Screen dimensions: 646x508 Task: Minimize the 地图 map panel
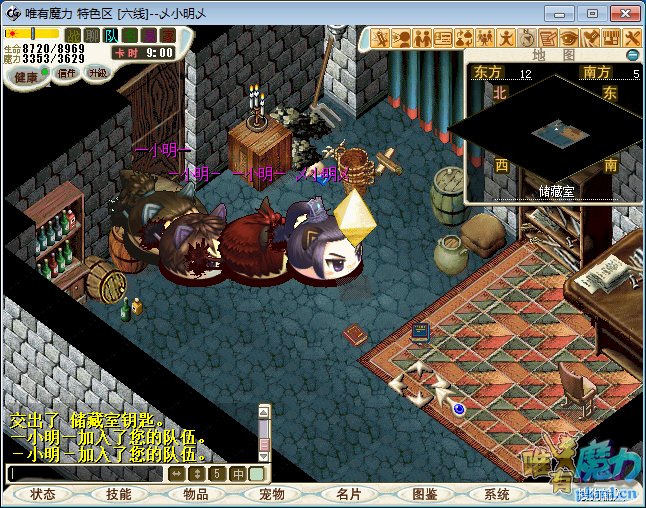tap(632, 54)
